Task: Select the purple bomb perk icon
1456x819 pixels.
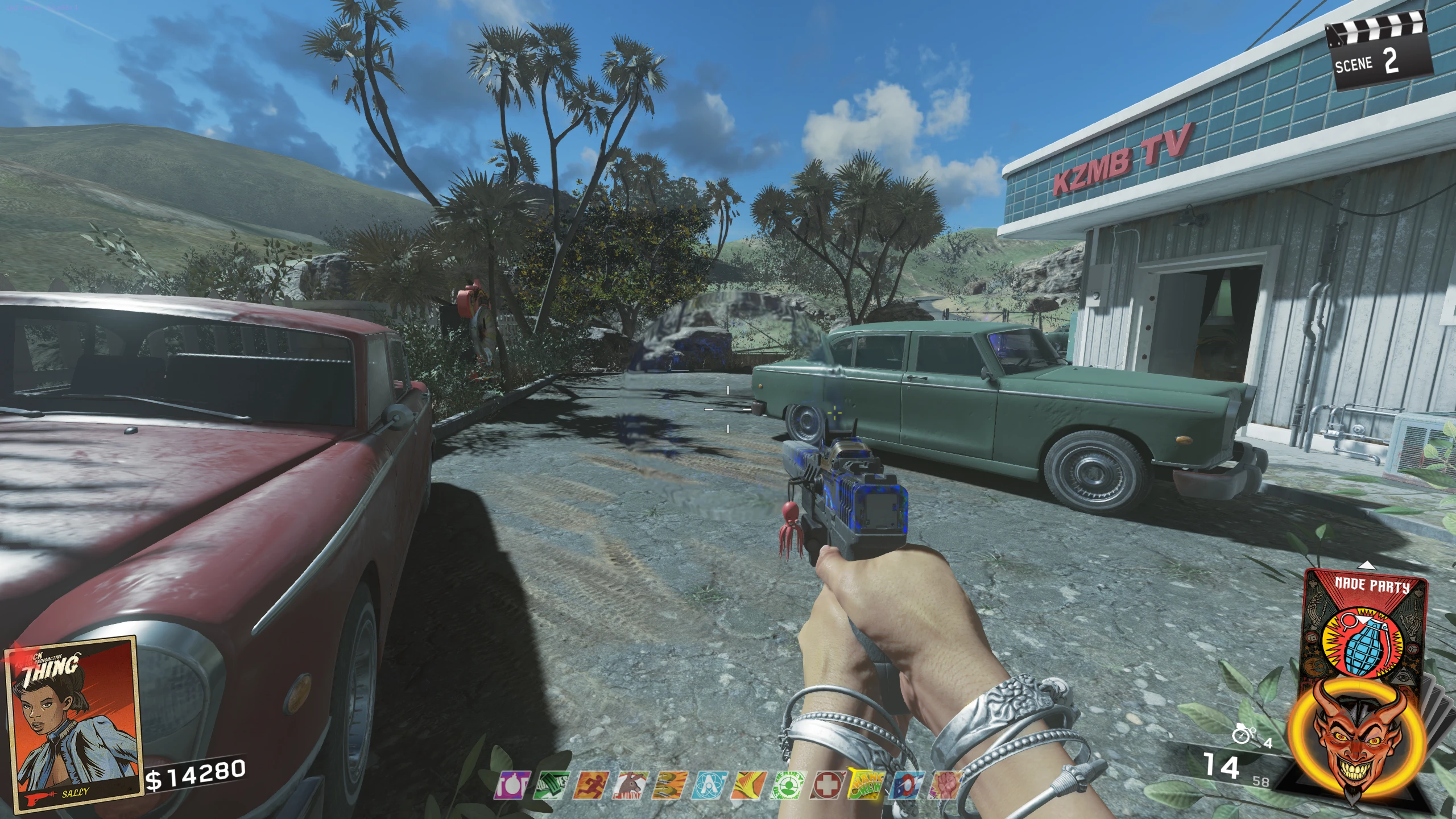Action: (512, 785)
